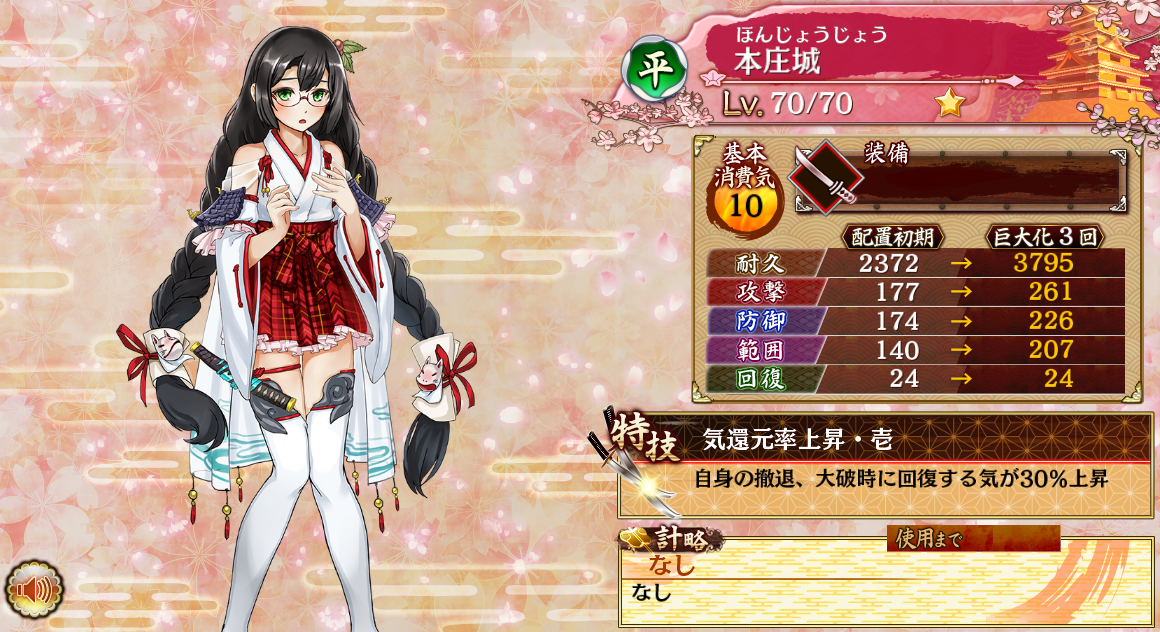The width and height of the screenshot is (1160, 632).
Task: Play the character voice with the speaker button
Action: pos(34,590)
